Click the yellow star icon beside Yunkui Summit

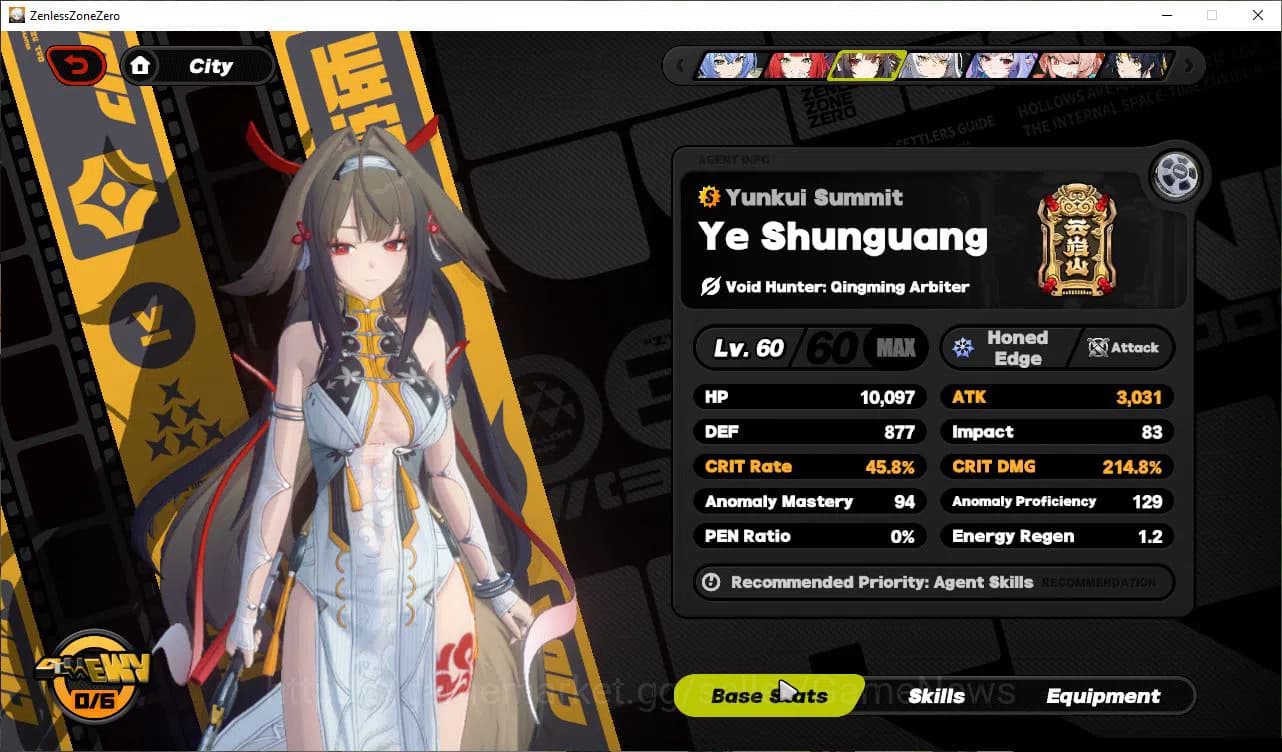coord(712,197)
